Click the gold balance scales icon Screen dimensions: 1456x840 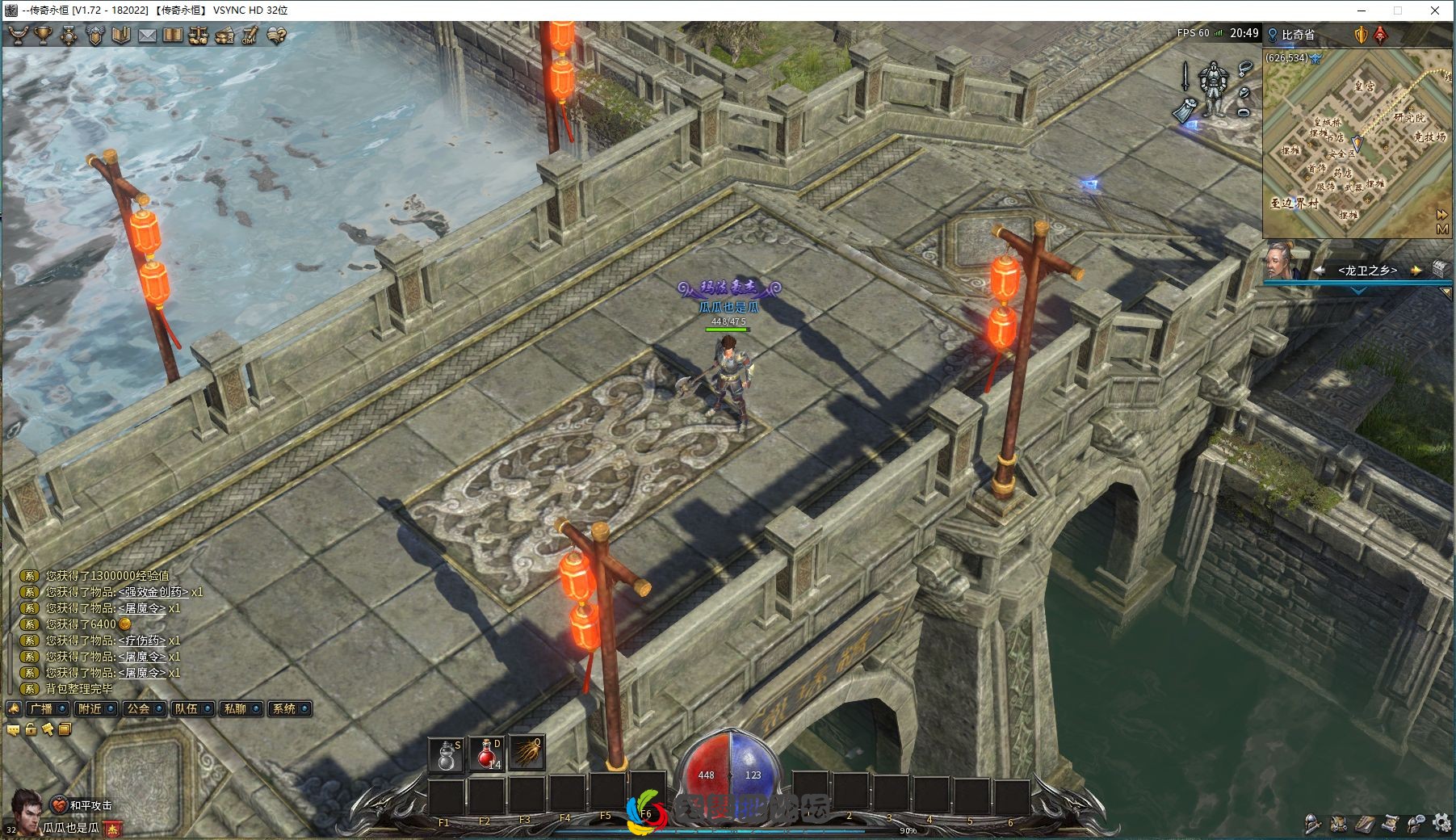click(199, 36)
